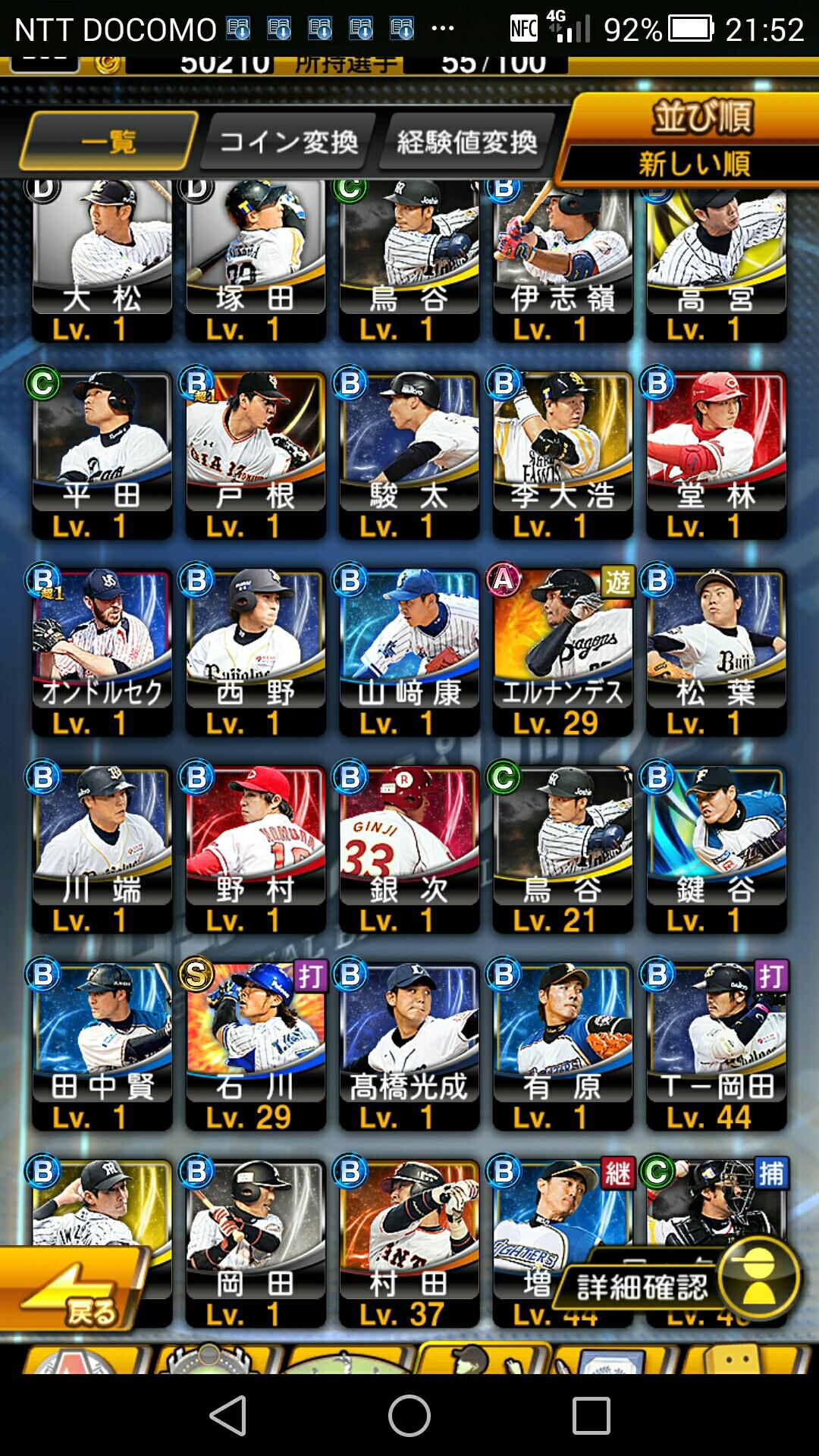The height and width of the screenshot is (1456, 819).
Task: Select the 経験値変換 tab
Action: pos(466,141)
